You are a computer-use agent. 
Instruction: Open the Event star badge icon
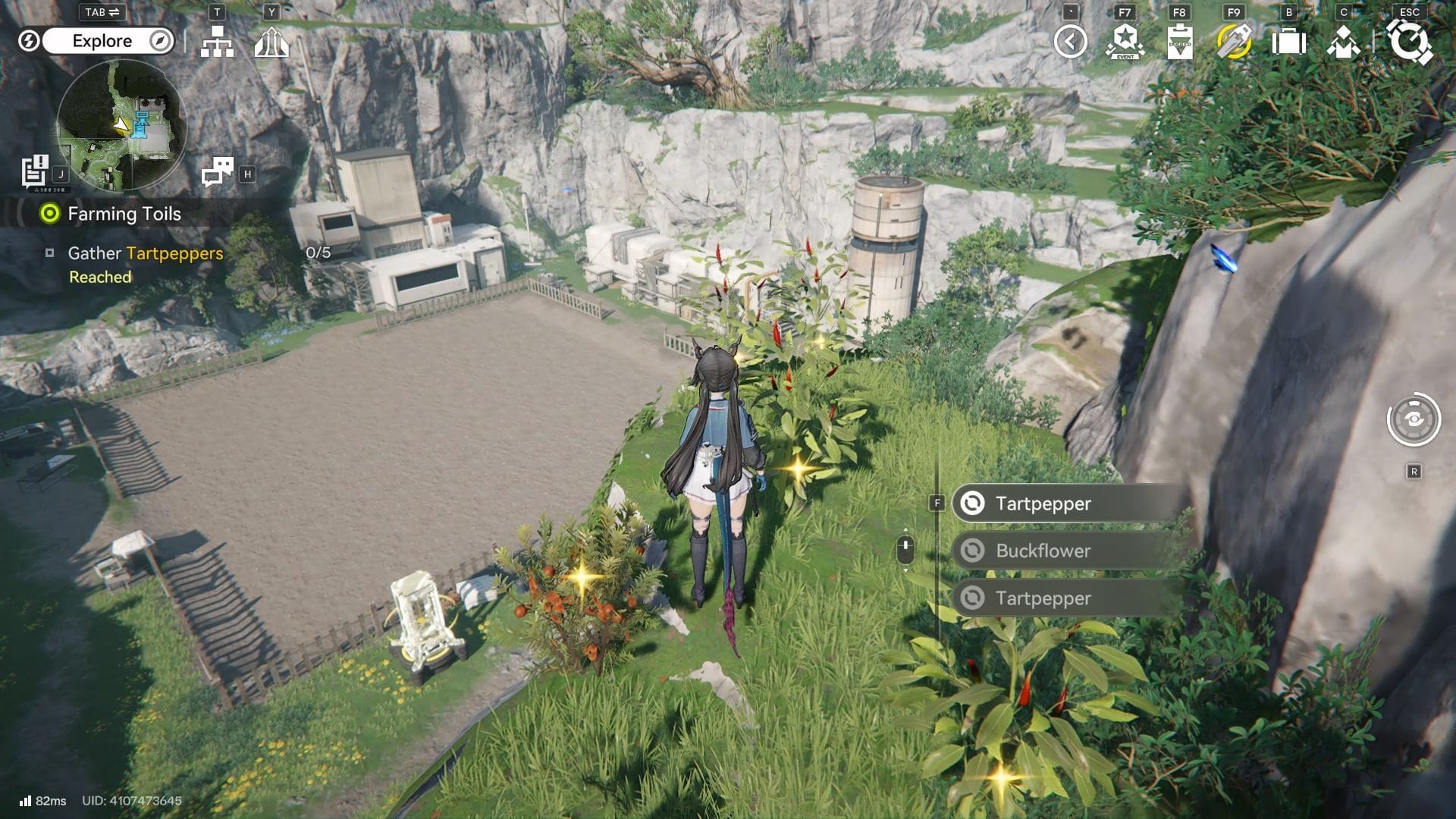click(x=1125, y=42)
